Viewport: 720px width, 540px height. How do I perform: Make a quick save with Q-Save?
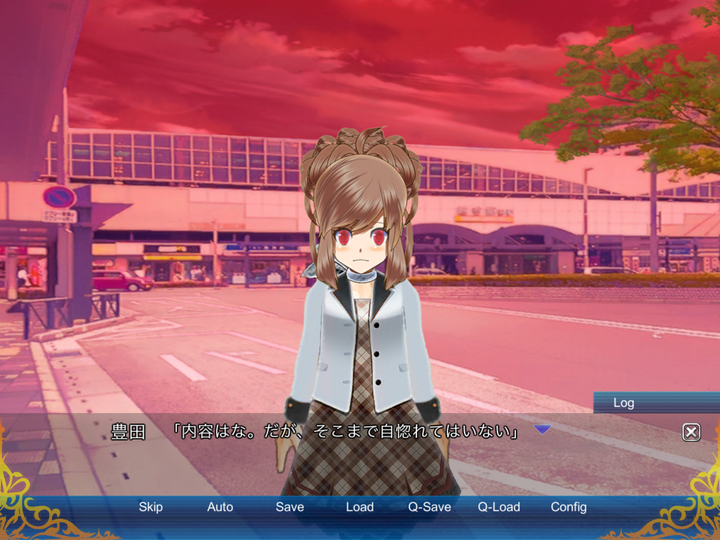429,507
